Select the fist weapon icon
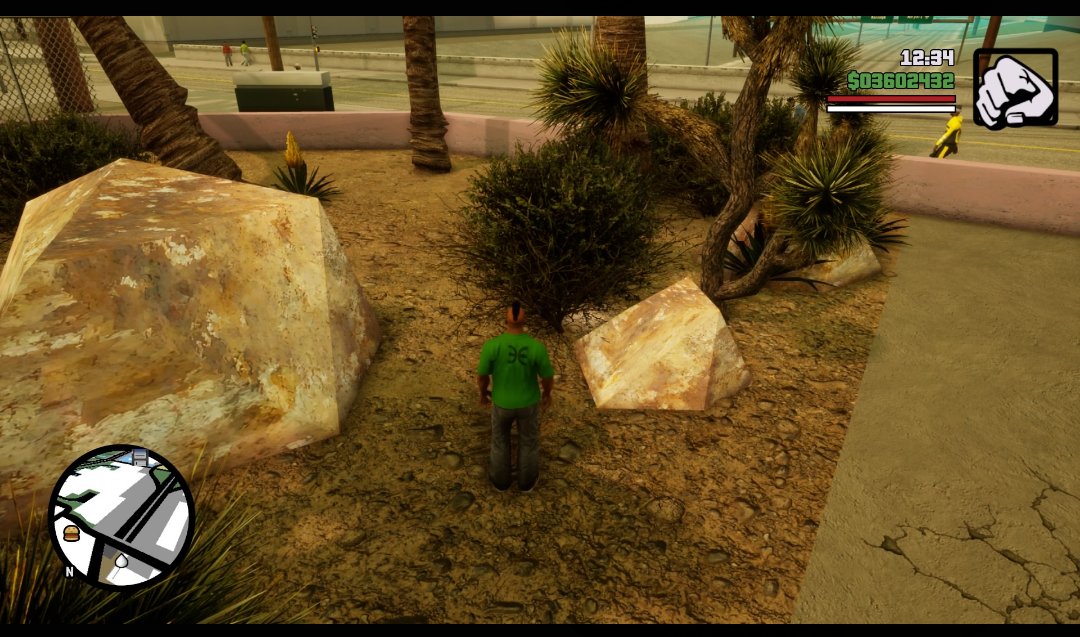1080x637 pixels. [1015, 89]
